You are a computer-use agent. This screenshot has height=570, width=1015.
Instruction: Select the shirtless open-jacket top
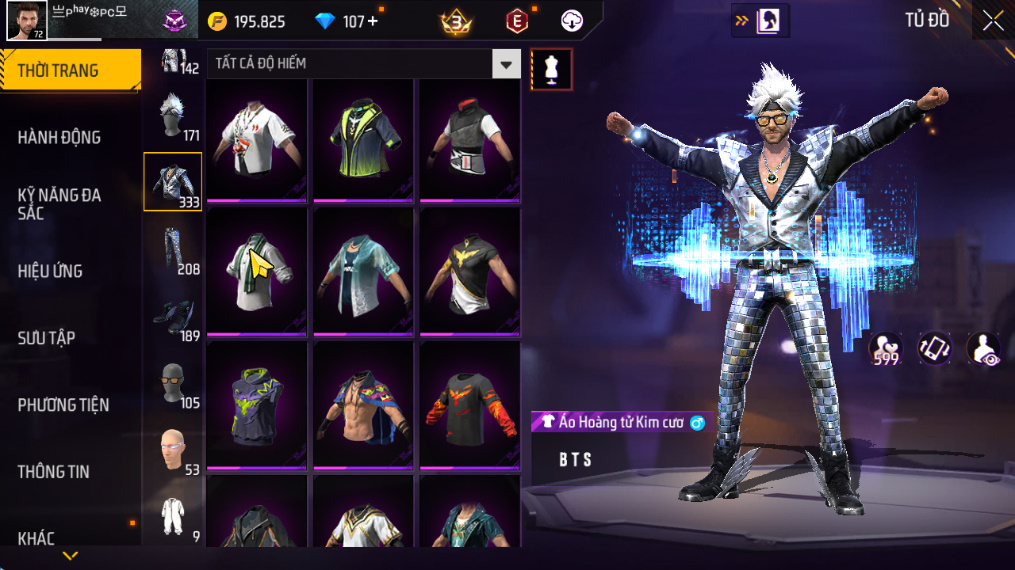pyautogui.click(x=363, y=404)
